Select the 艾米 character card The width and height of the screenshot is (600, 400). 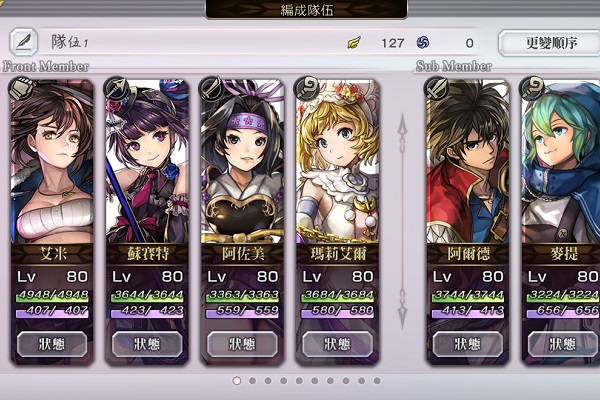coord(50,160)
